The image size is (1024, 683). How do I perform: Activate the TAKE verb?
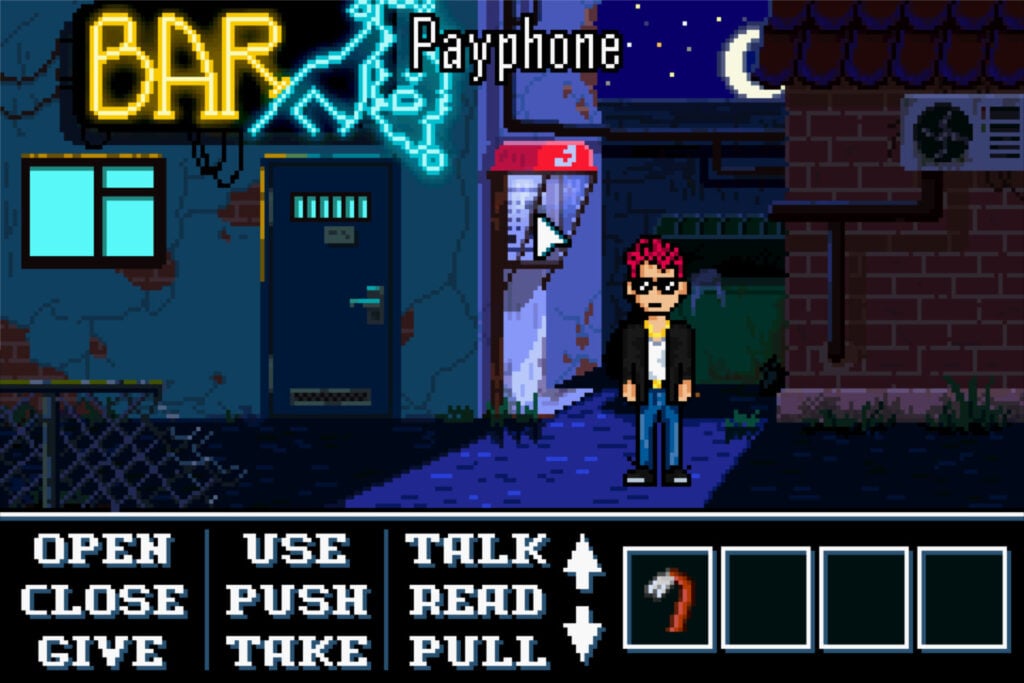298,651
